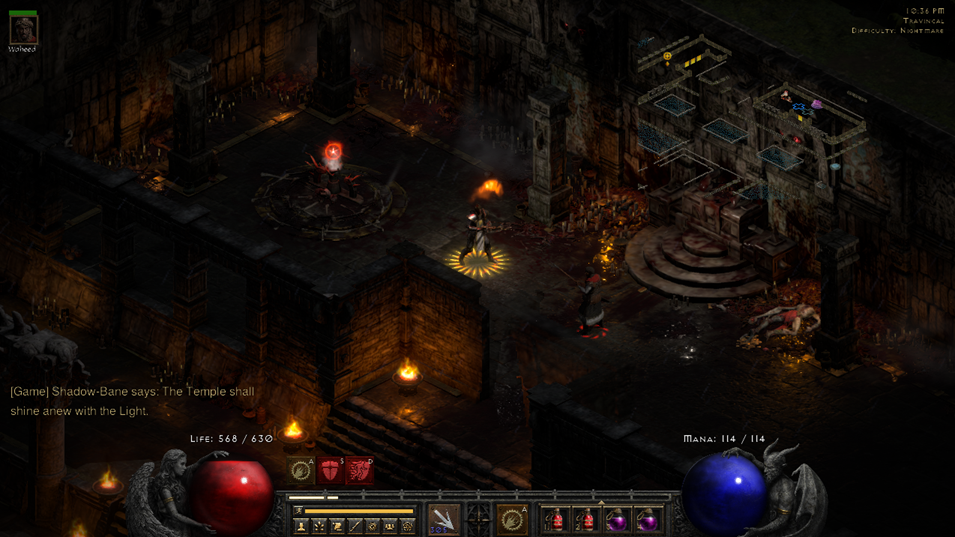Click the sword mini-panel button
The height and width of the screenshot is (537, 955).
coord(355,525)
